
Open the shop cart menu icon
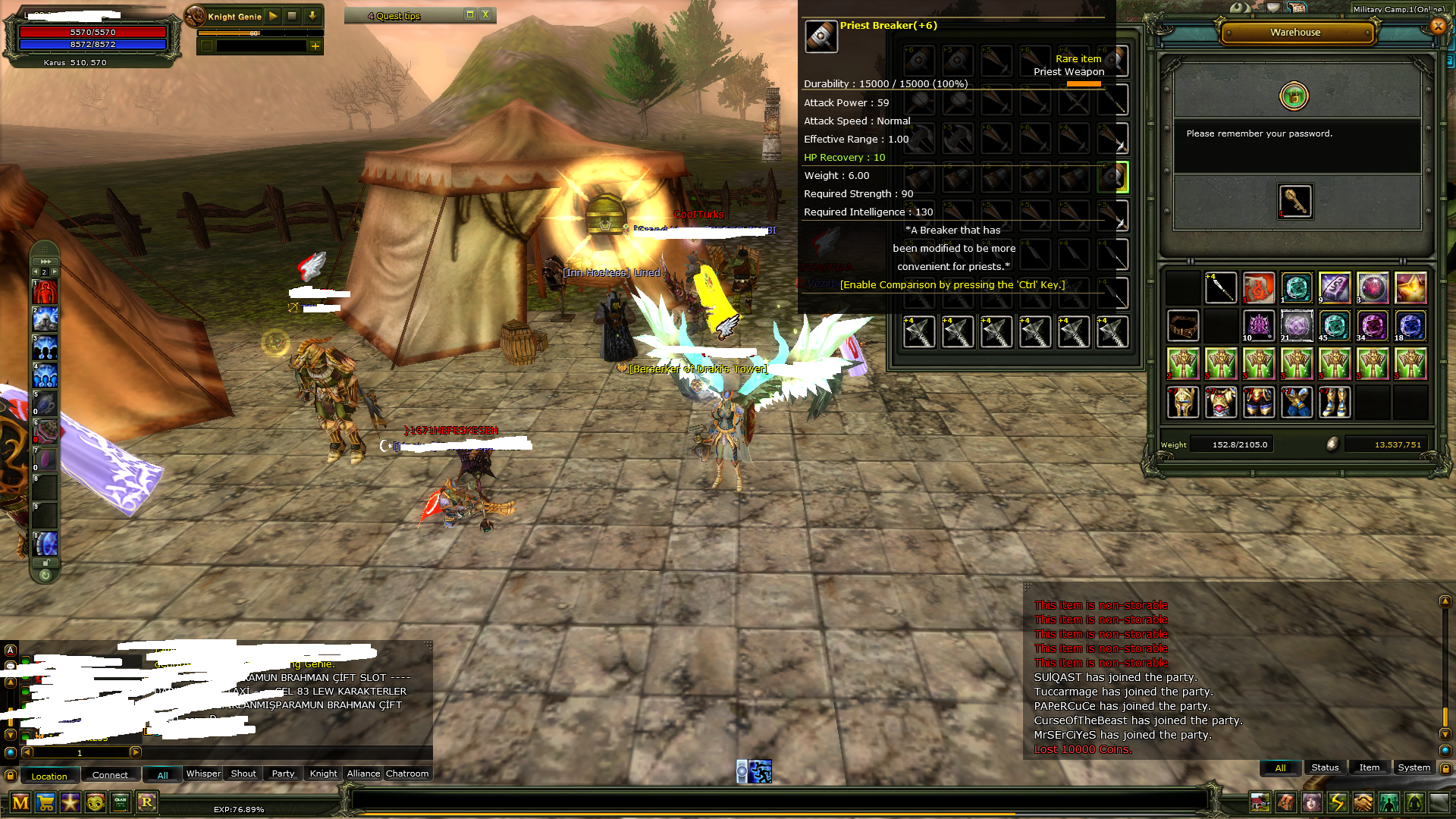45,802
